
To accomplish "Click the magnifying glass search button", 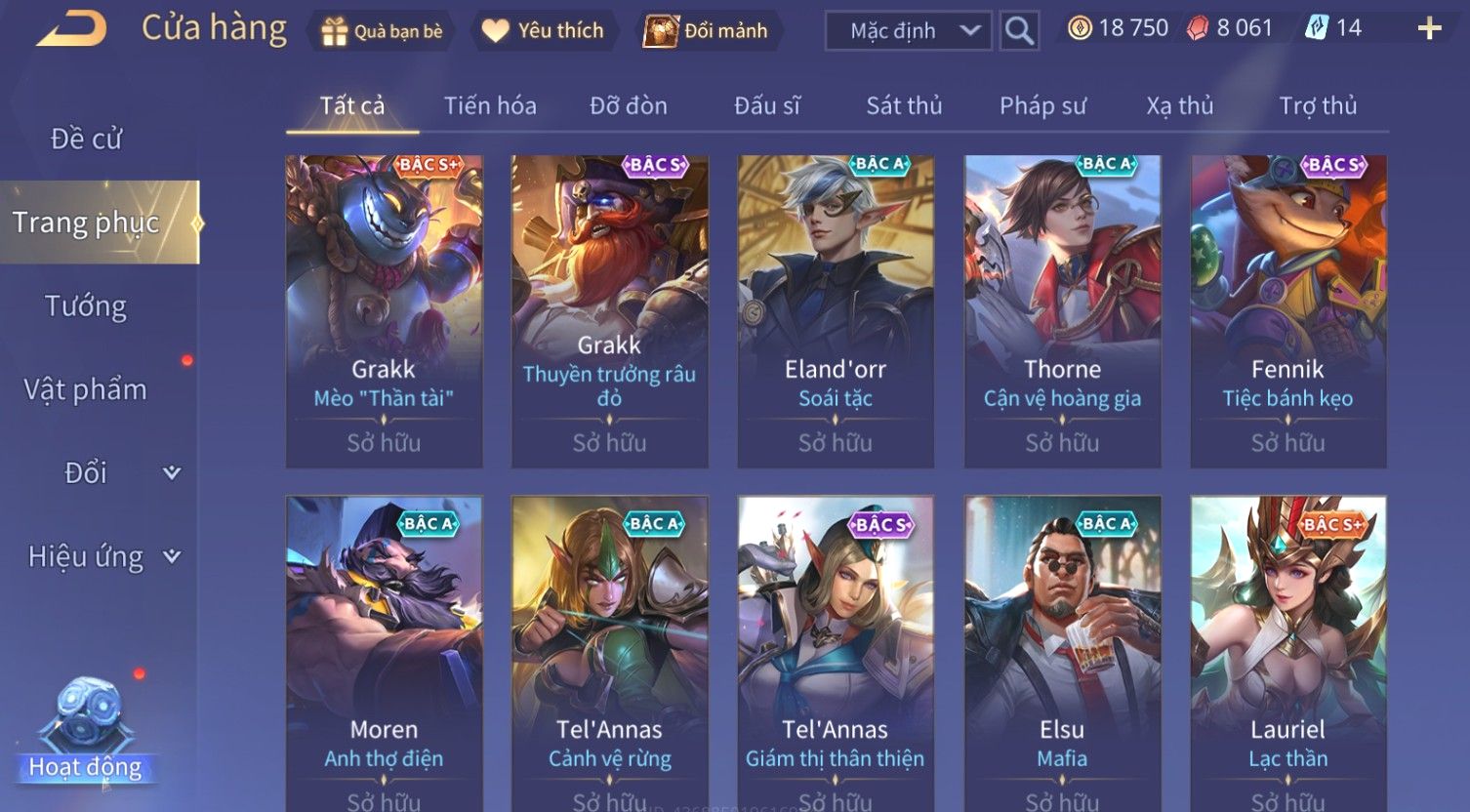I will 1019,31.
